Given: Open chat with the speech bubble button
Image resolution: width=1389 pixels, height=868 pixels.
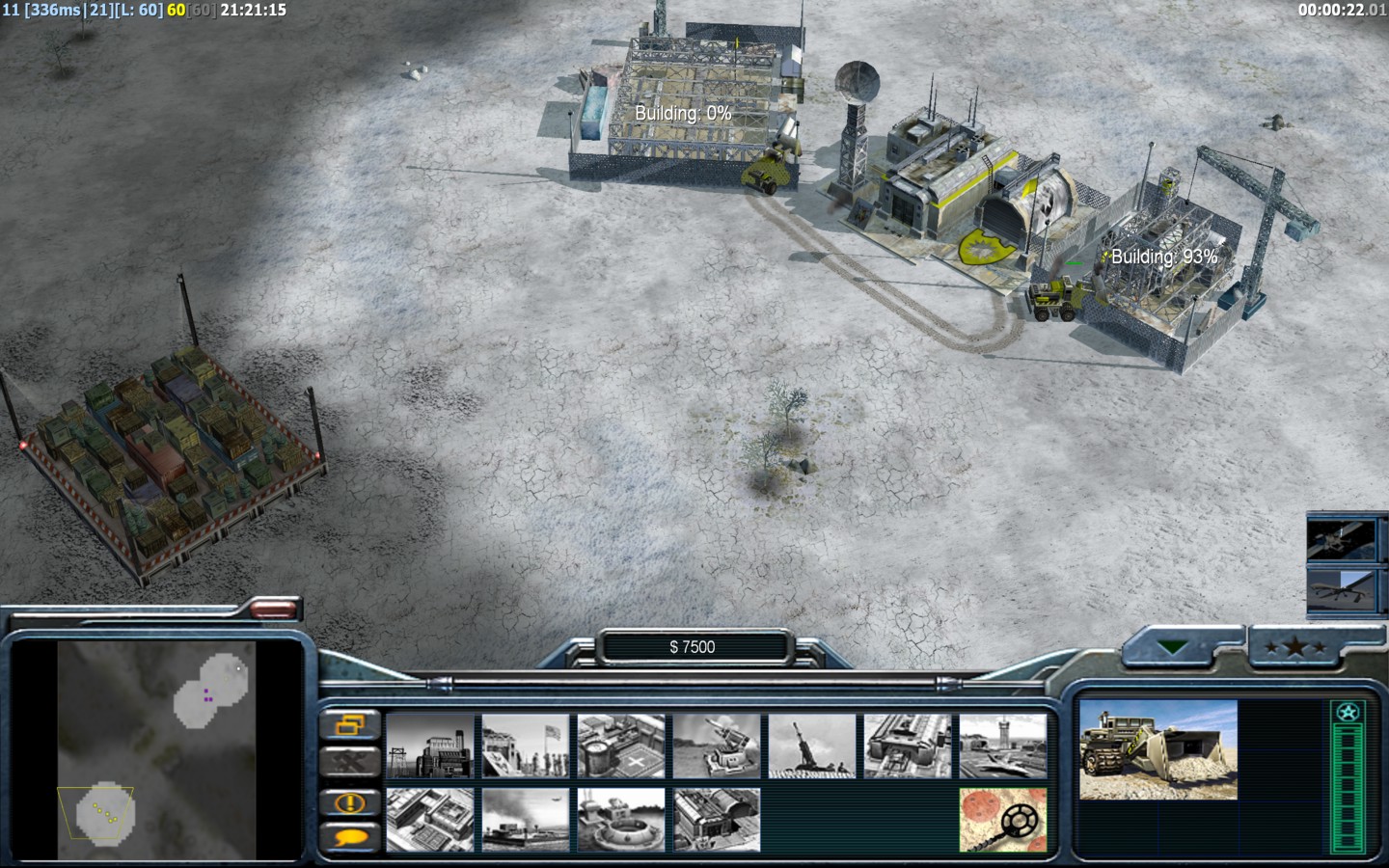Looking at the screenshot, I should click(x=349, y=837).
